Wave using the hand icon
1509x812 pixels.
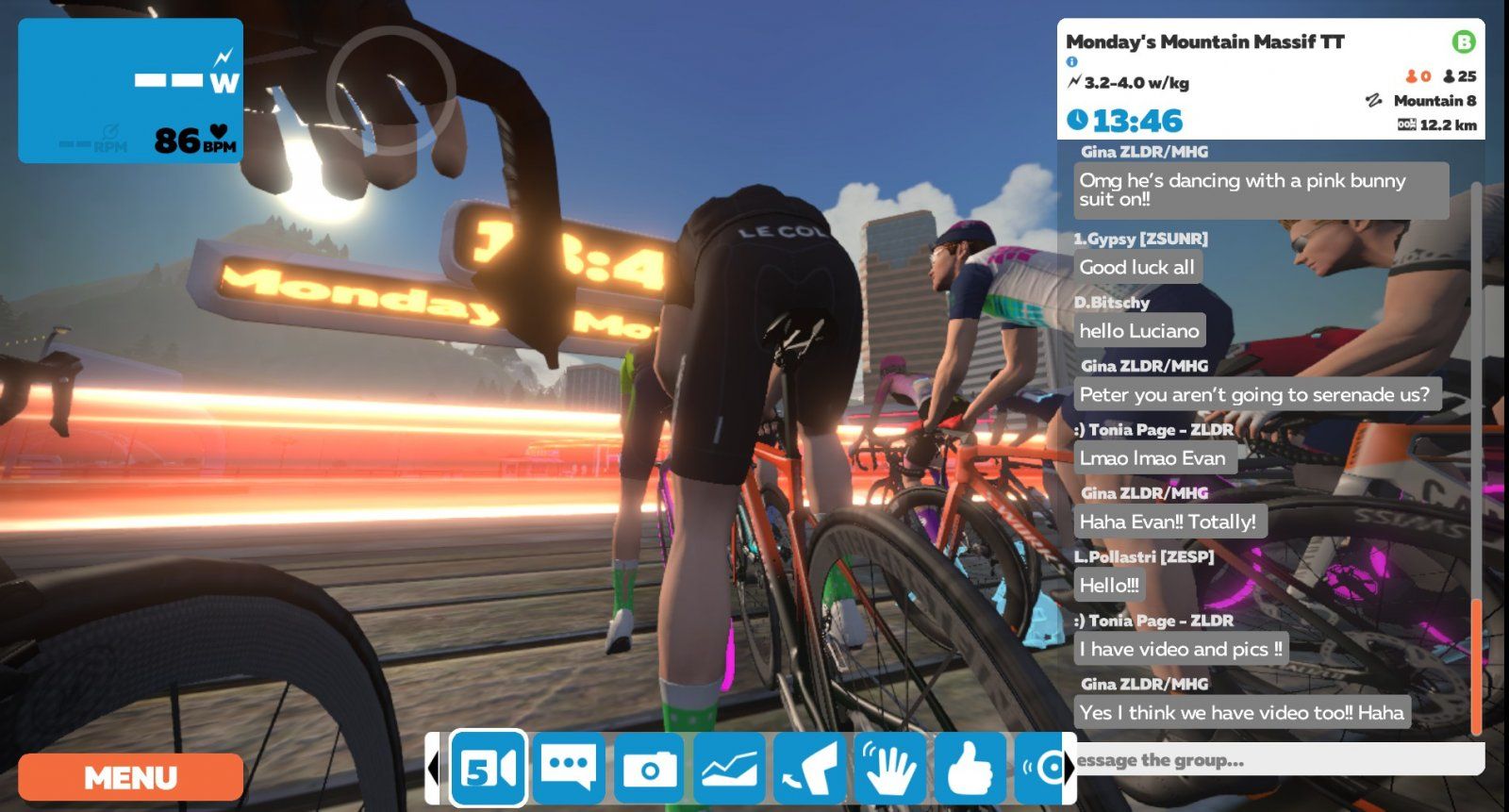coord(889,769)
